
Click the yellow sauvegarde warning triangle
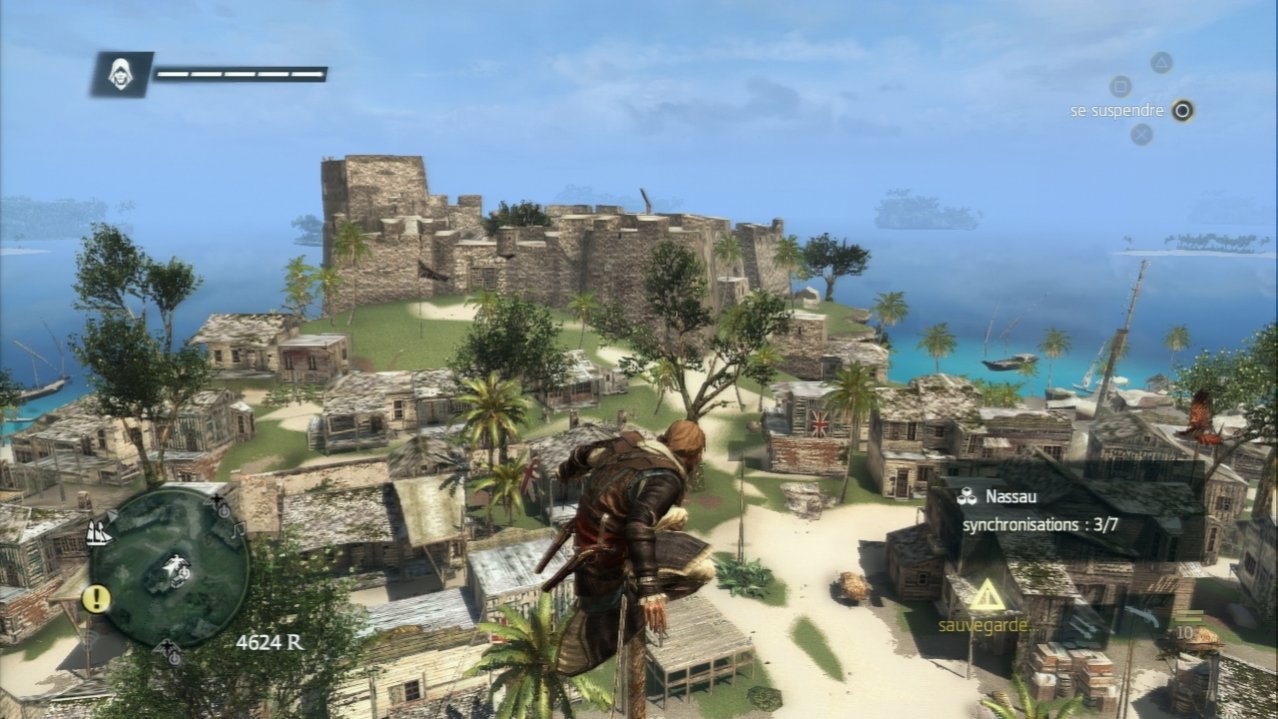click(x=986, y=596)
